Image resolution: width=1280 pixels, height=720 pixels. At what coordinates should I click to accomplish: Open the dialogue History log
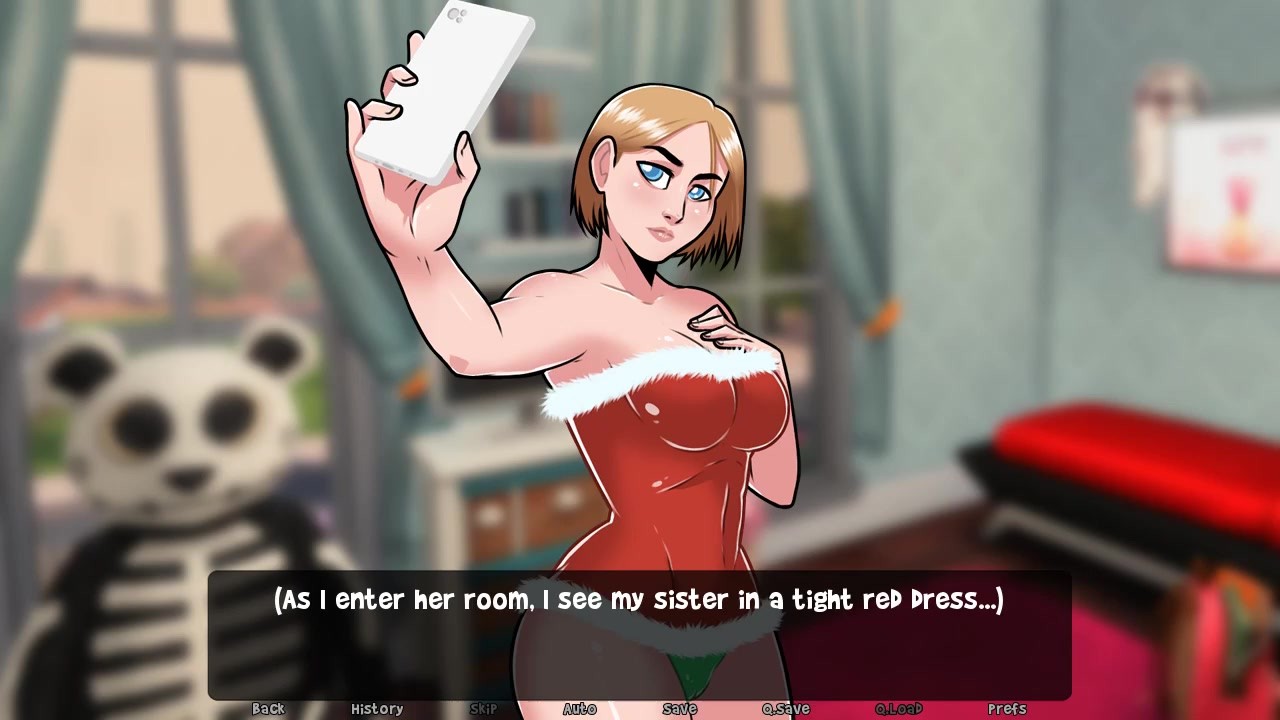coord(377,709)
